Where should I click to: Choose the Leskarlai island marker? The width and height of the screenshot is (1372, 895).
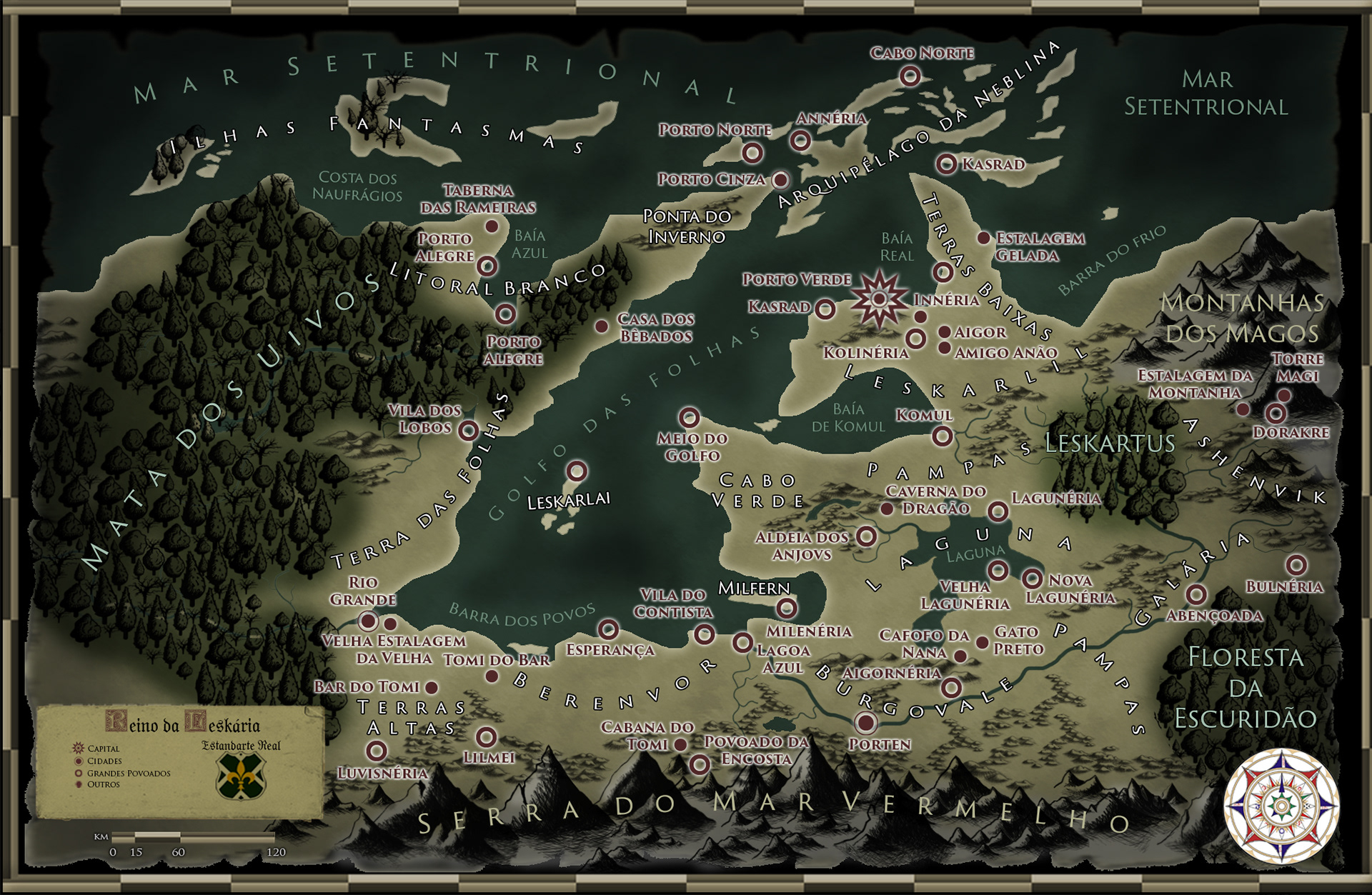[x=577, y=471]
